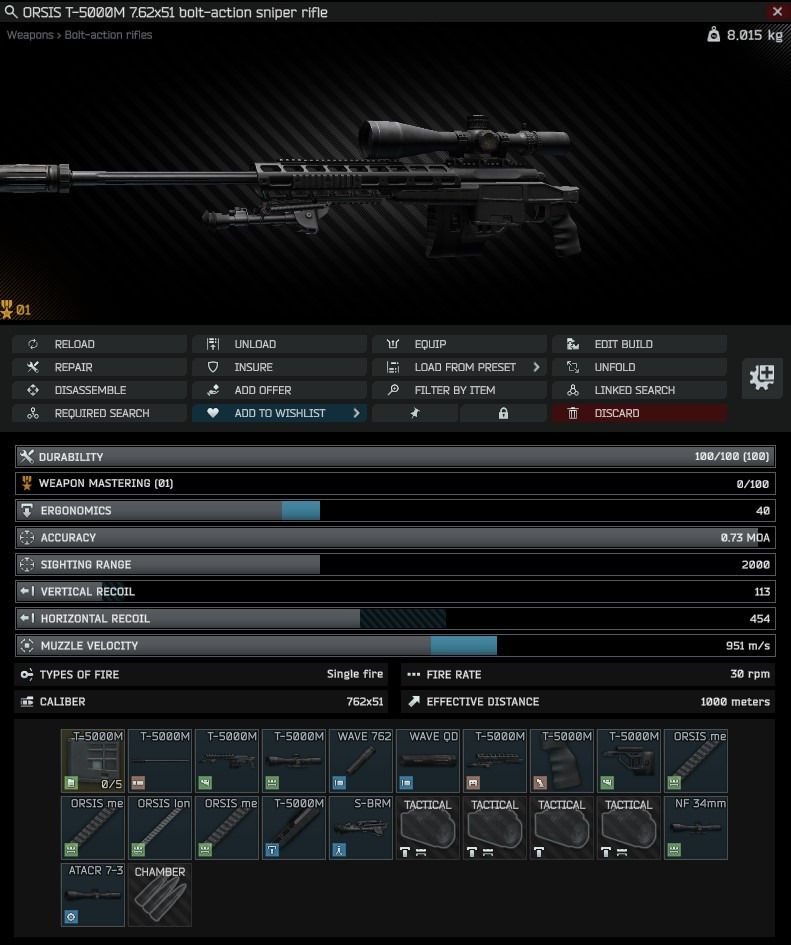Unfold the rifle stock

(x=639, y=367)
